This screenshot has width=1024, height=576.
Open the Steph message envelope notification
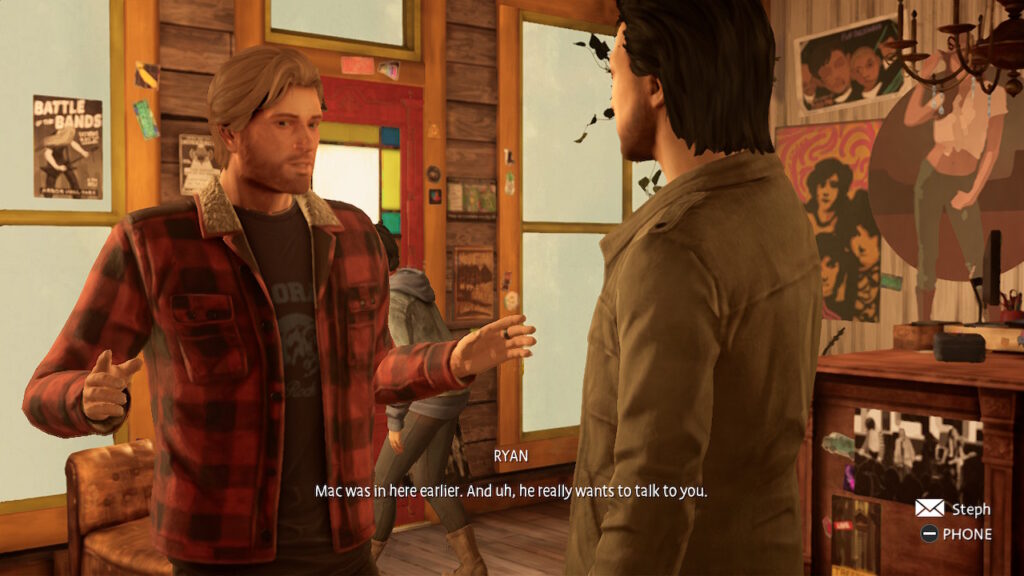[x=929, y=508]
